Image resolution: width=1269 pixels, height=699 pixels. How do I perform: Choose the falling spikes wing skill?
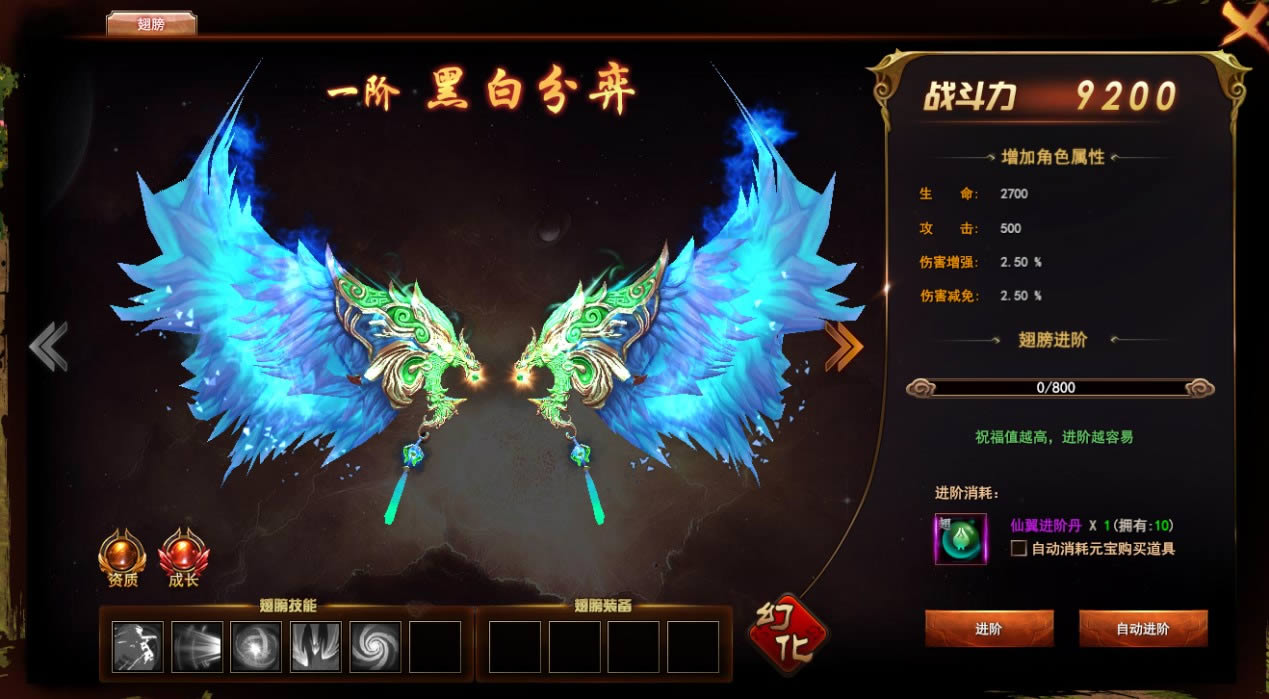tap(316, 646)
